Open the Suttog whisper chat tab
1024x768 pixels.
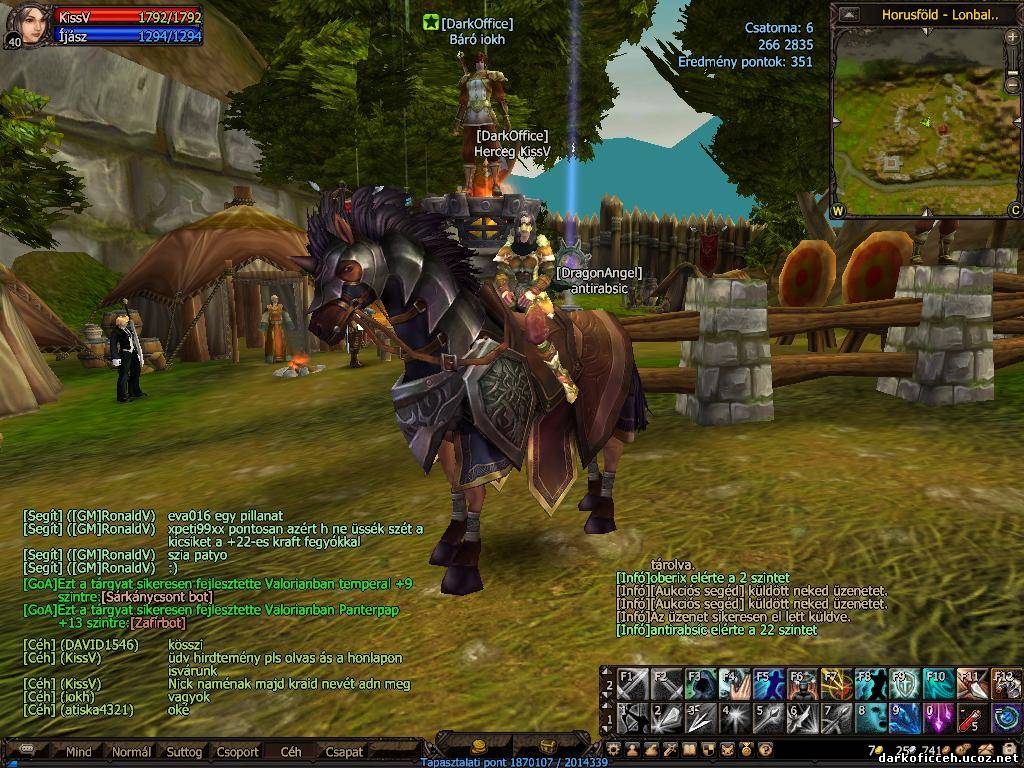tap(184, 752)
